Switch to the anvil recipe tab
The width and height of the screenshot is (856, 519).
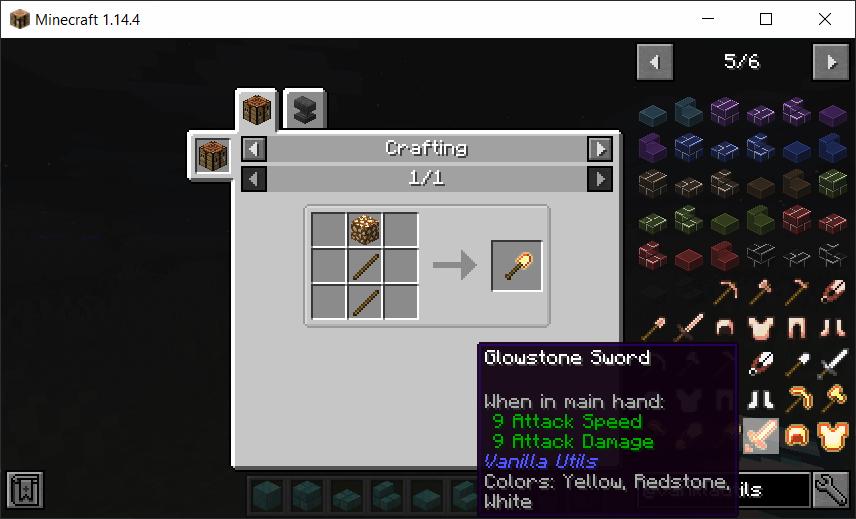305,110
